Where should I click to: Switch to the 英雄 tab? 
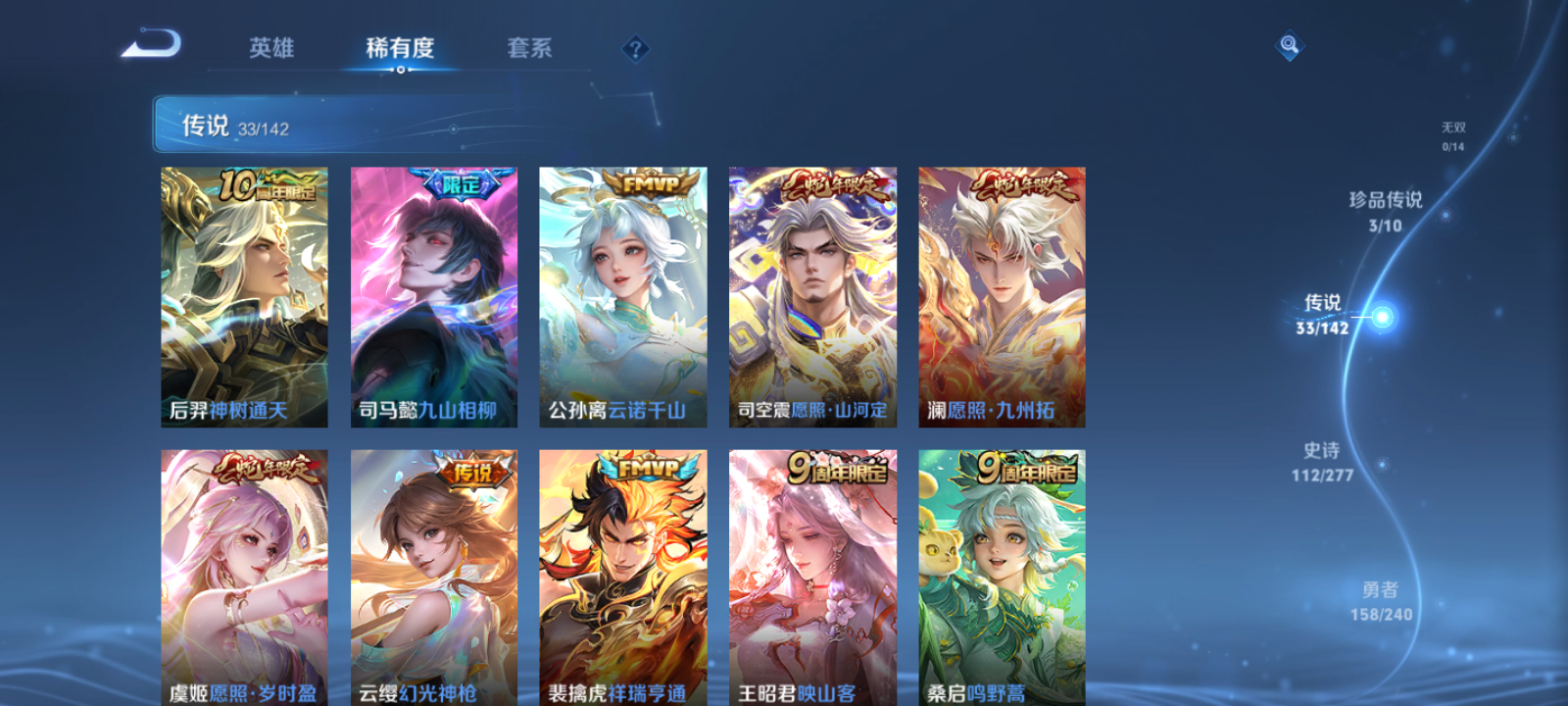click(273, 48)
